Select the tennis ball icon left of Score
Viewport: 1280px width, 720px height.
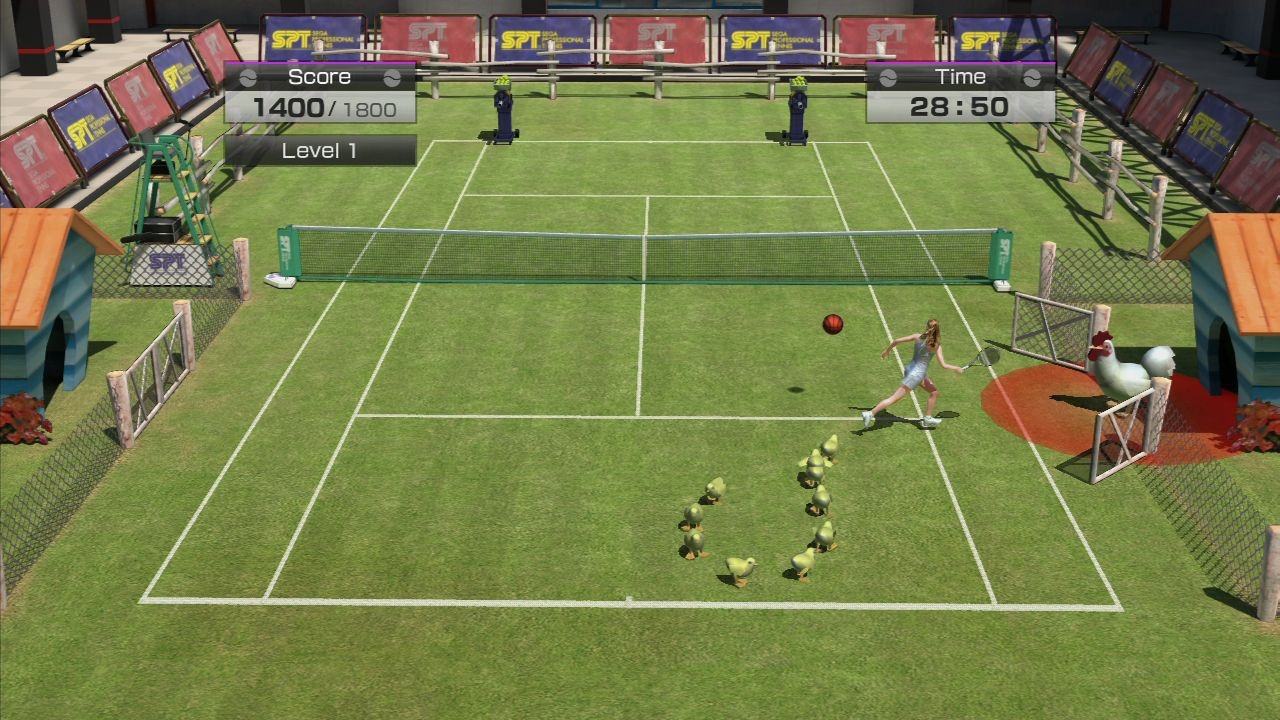(248, 76)
